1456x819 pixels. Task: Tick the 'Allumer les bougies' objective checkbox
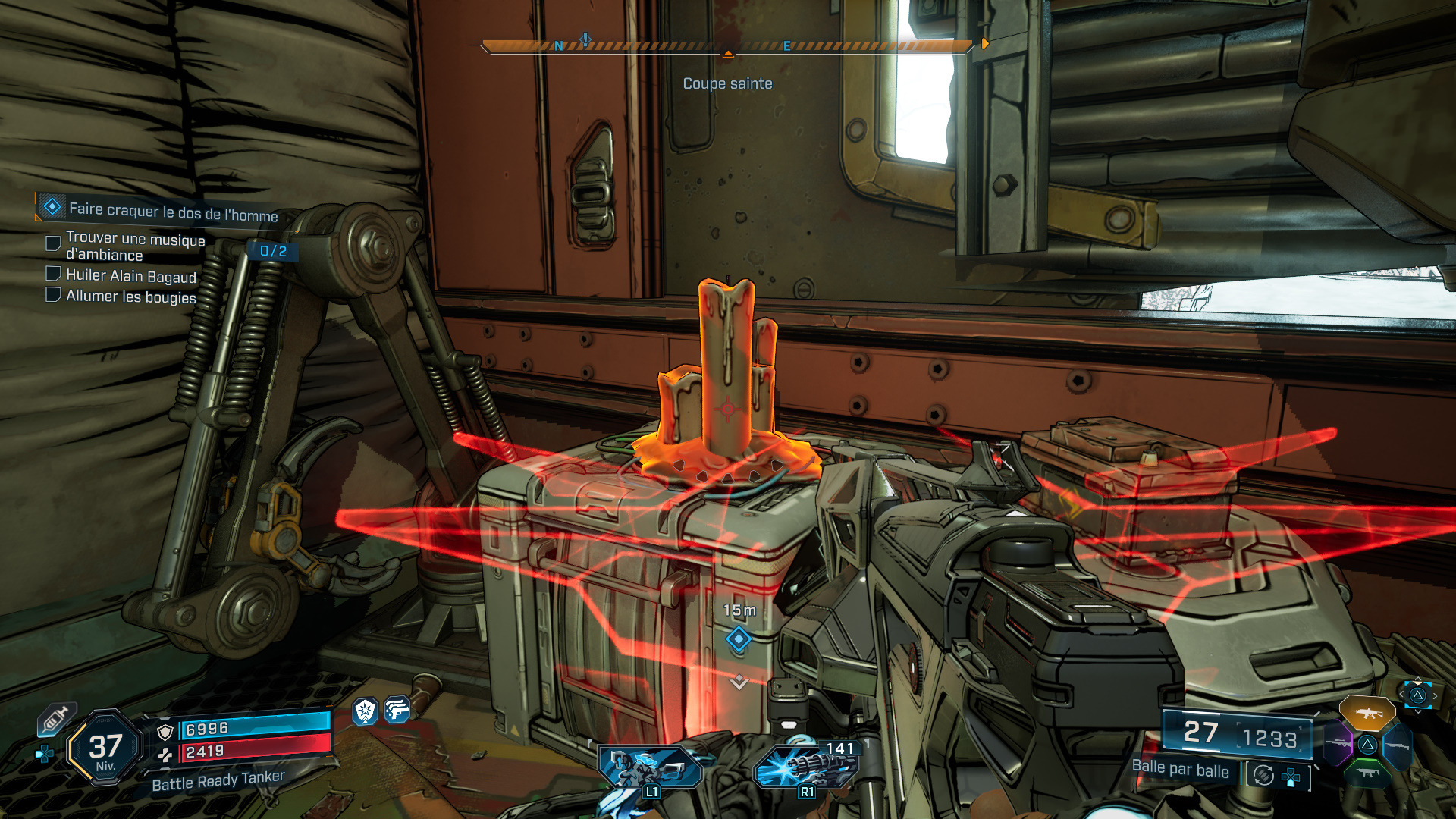tap(53, 294)
